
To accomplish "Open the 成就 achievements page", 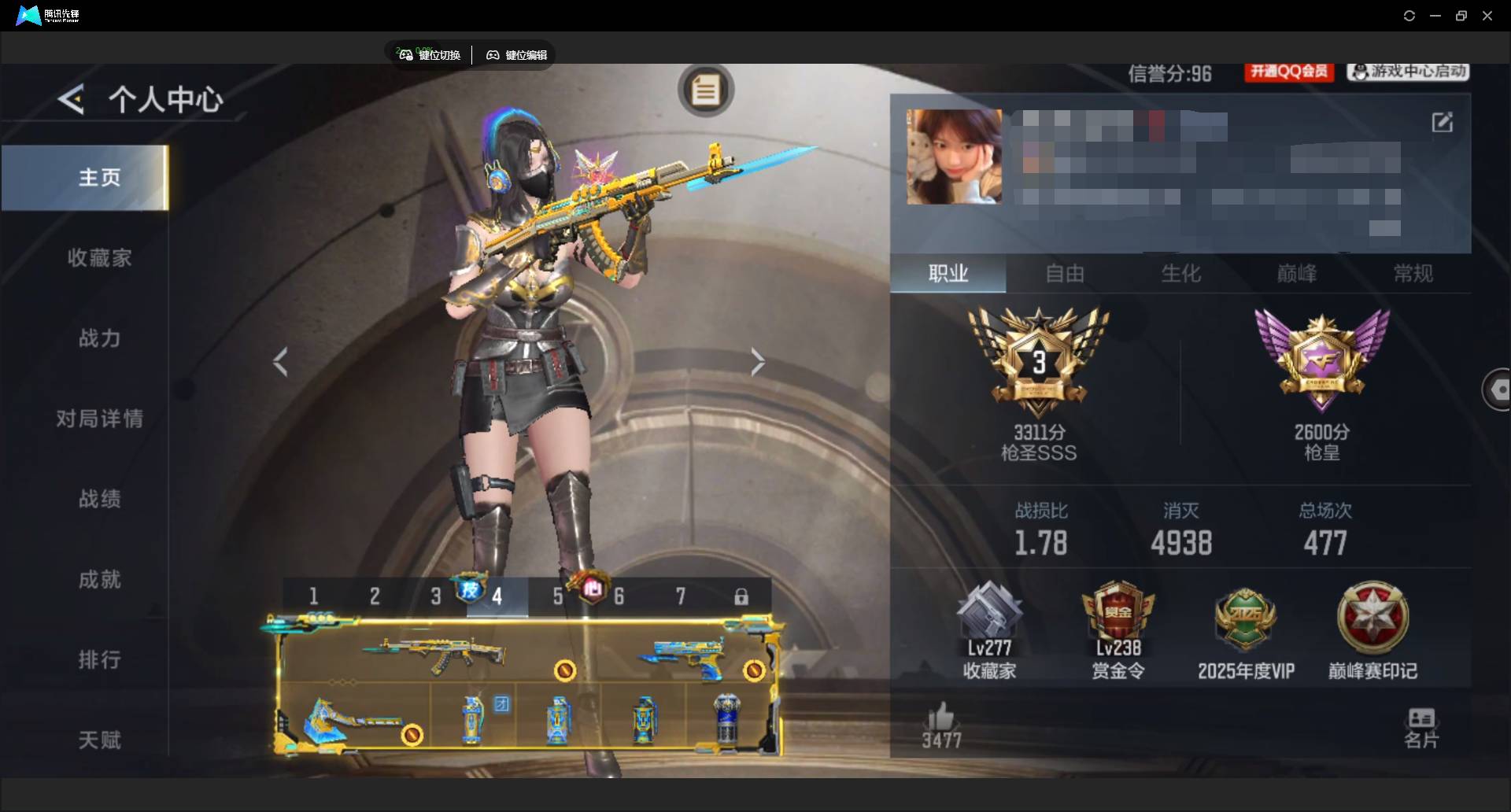I will [99, 580].
